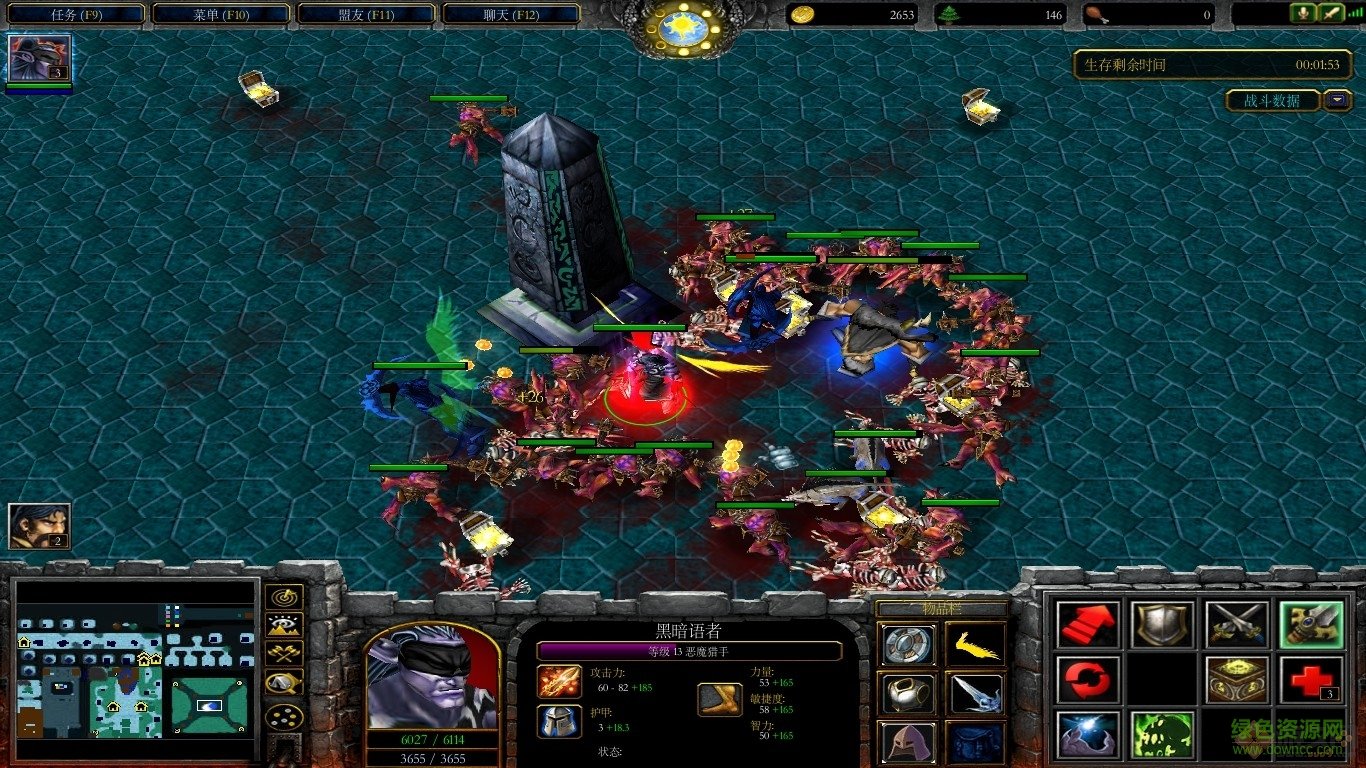Open the 聊天 (F12) chat log
The height and width of the screenshot is (768, 1366).
[510, 14]
